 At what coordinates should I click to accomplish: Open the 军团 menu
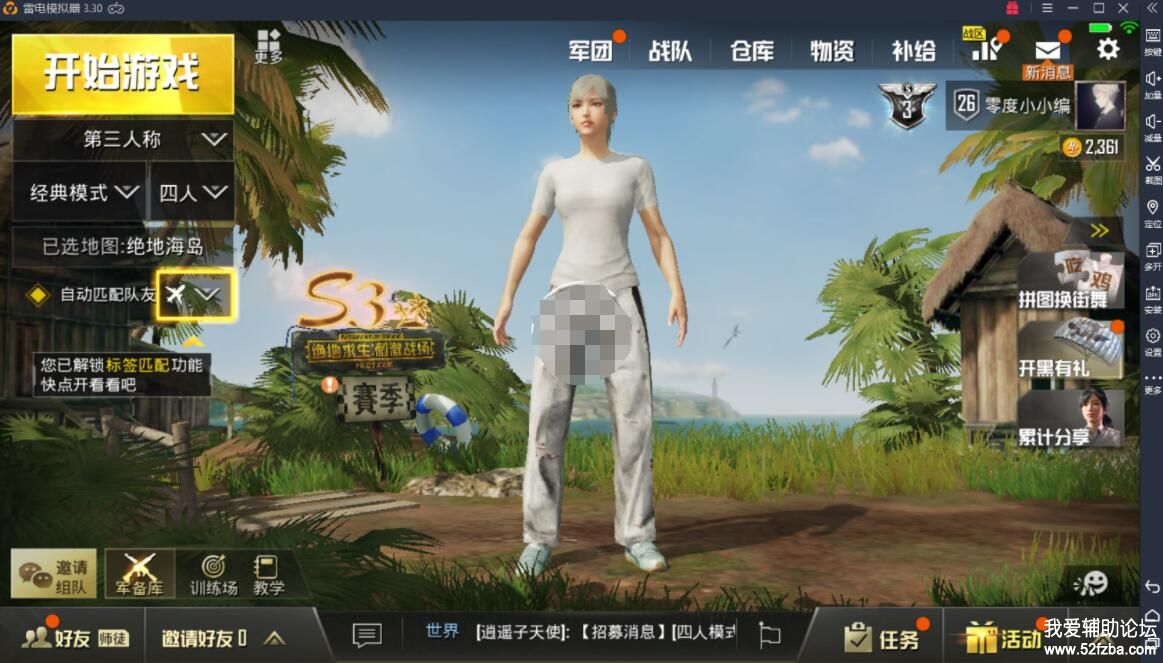(590, 50)
